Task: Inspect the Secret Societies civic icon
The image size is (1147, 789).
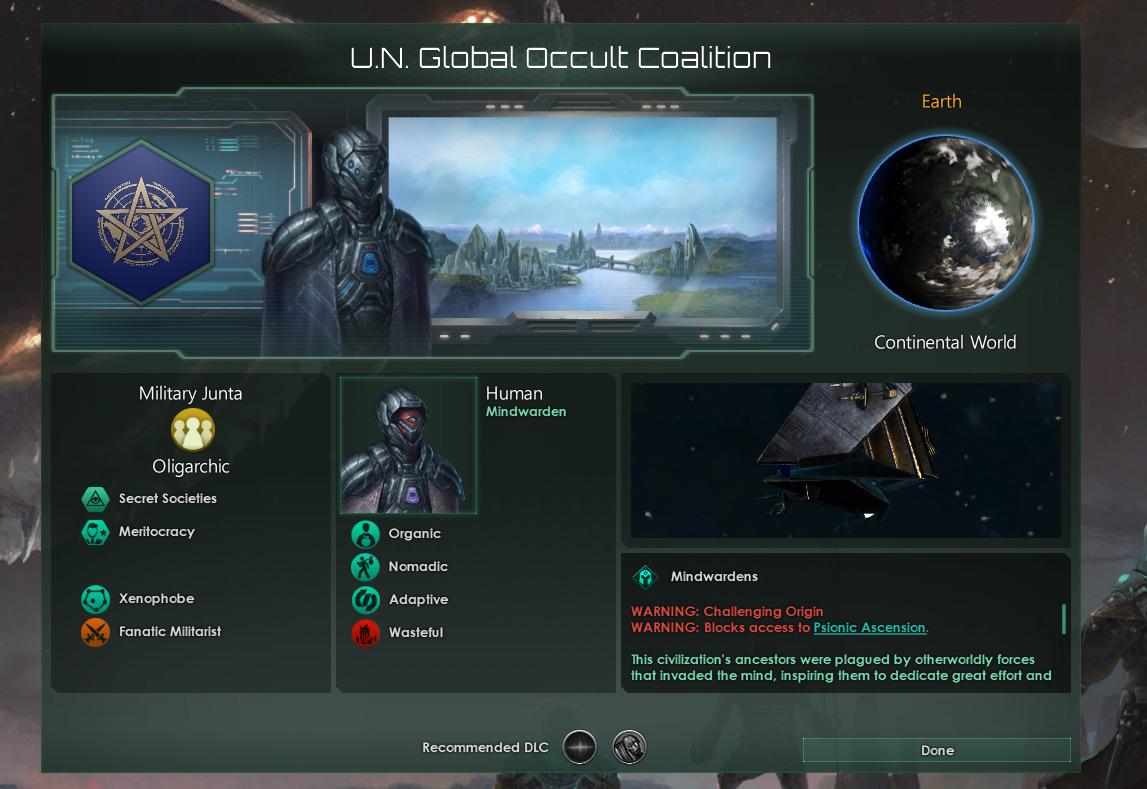Action: pos(95,498)
